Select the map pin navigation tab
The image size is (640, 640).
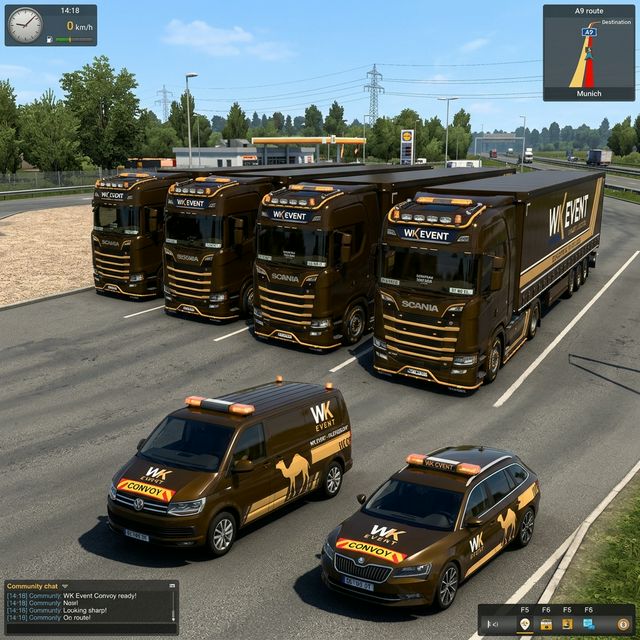525,624
